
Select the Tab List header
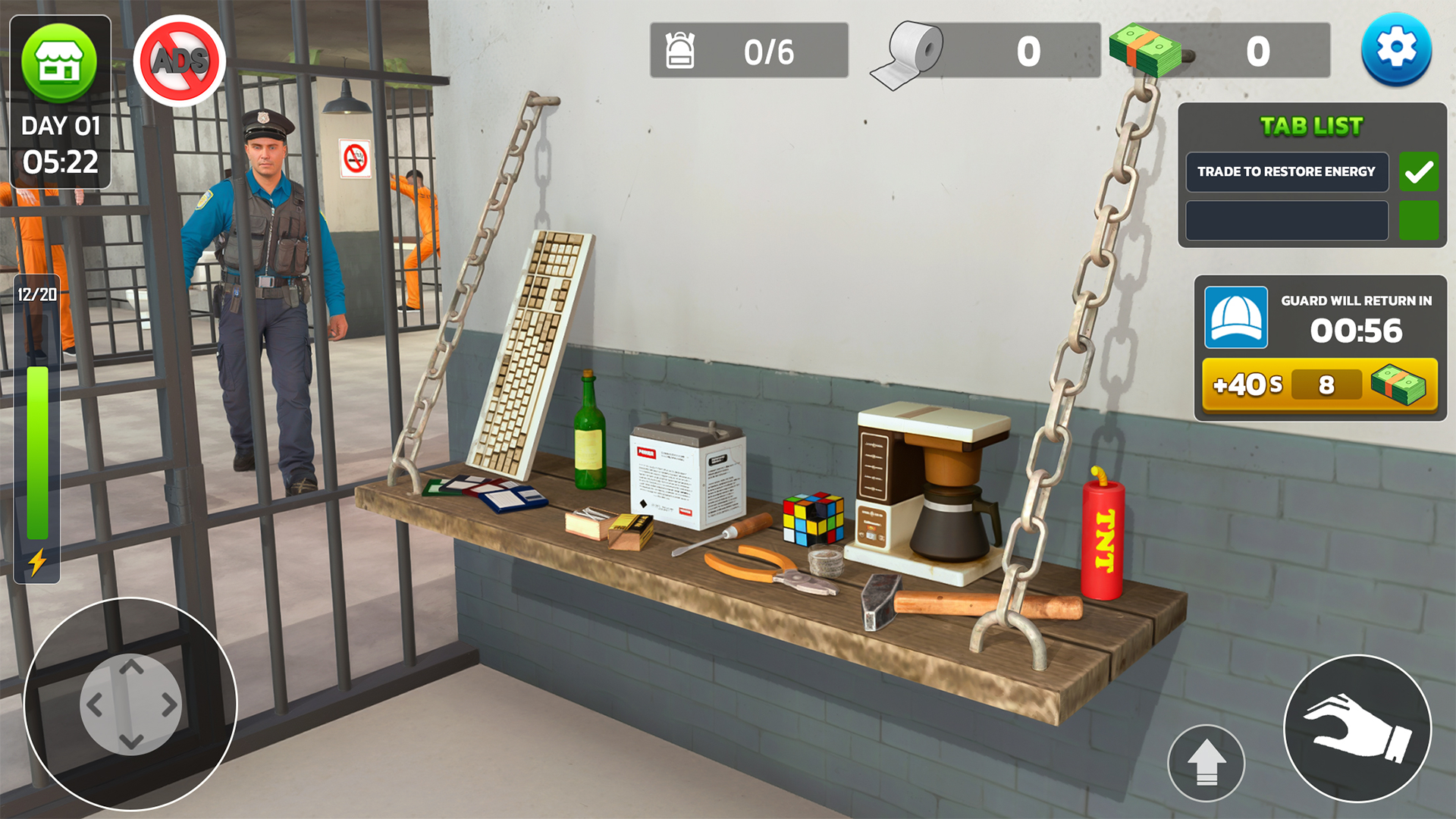1310,126
